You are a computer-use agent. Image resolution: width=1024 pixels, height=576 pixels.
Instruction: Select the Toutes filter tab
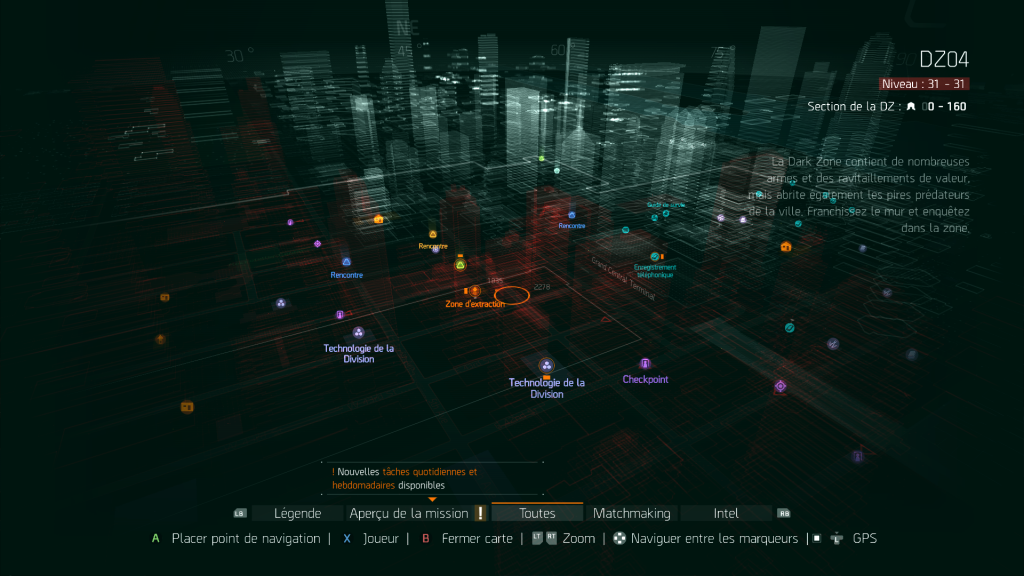(x=537, y=513)
